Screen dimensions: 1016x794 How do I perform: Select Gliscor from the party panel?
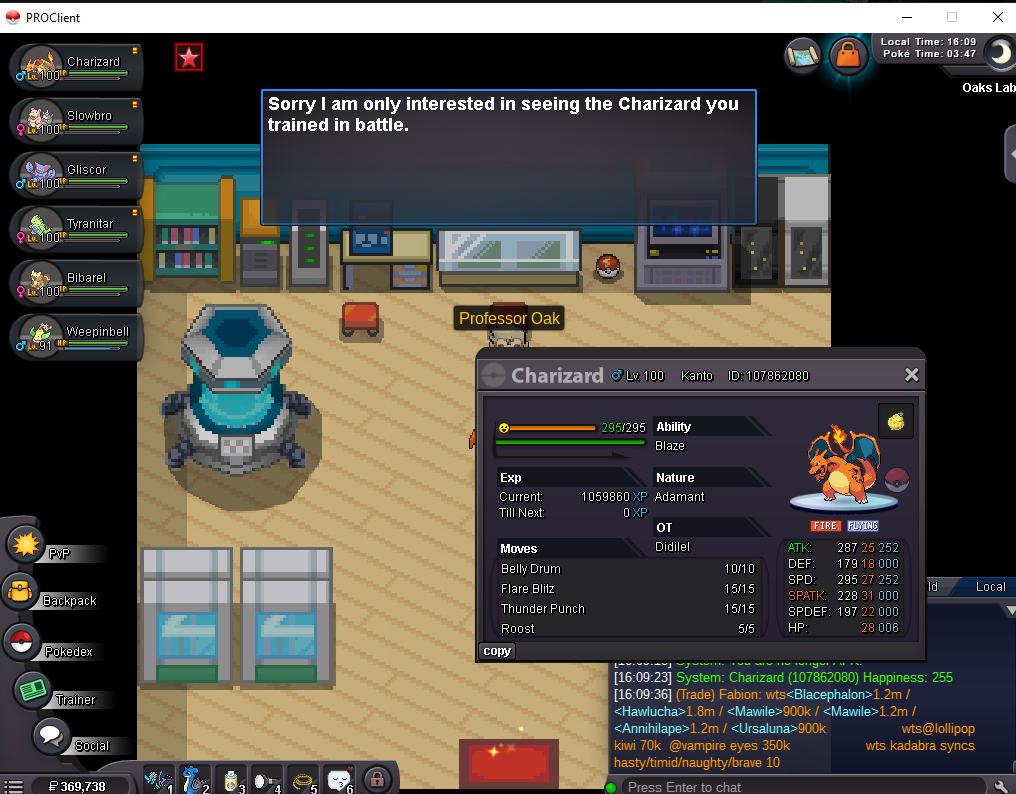click(x=76, y=176)
